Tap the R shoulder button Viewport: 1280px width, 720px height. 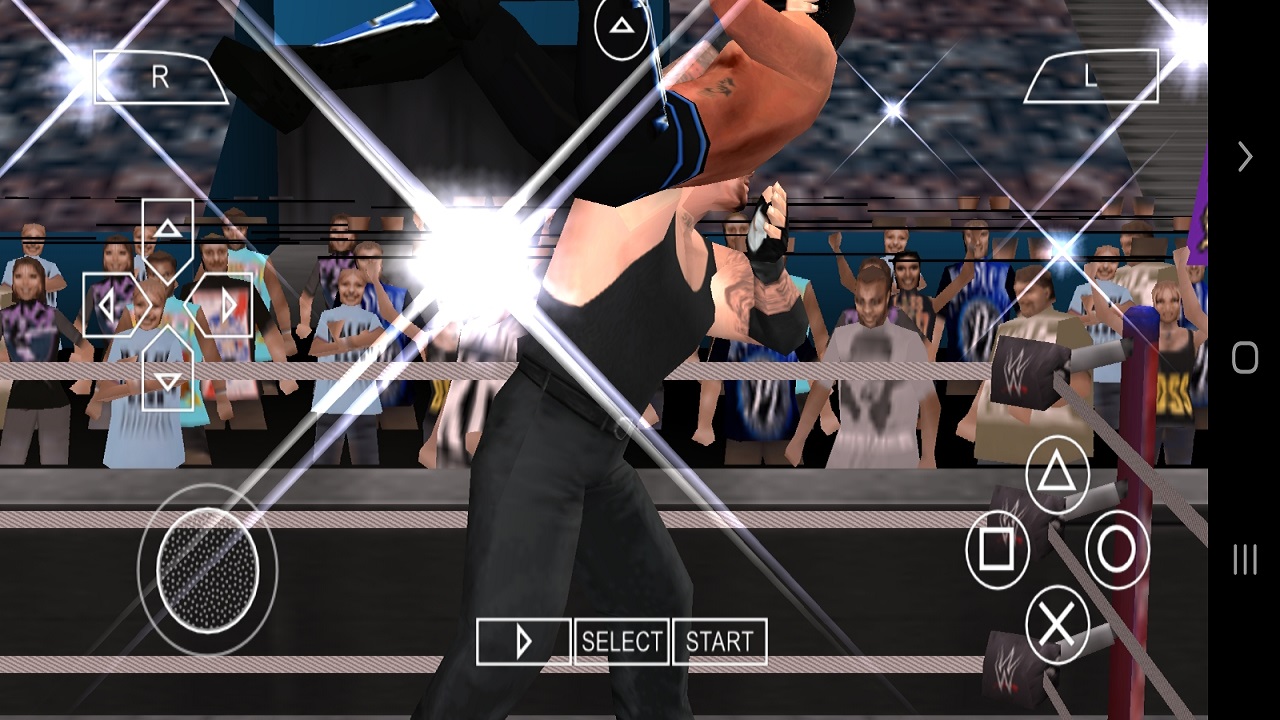coord(160,78)
